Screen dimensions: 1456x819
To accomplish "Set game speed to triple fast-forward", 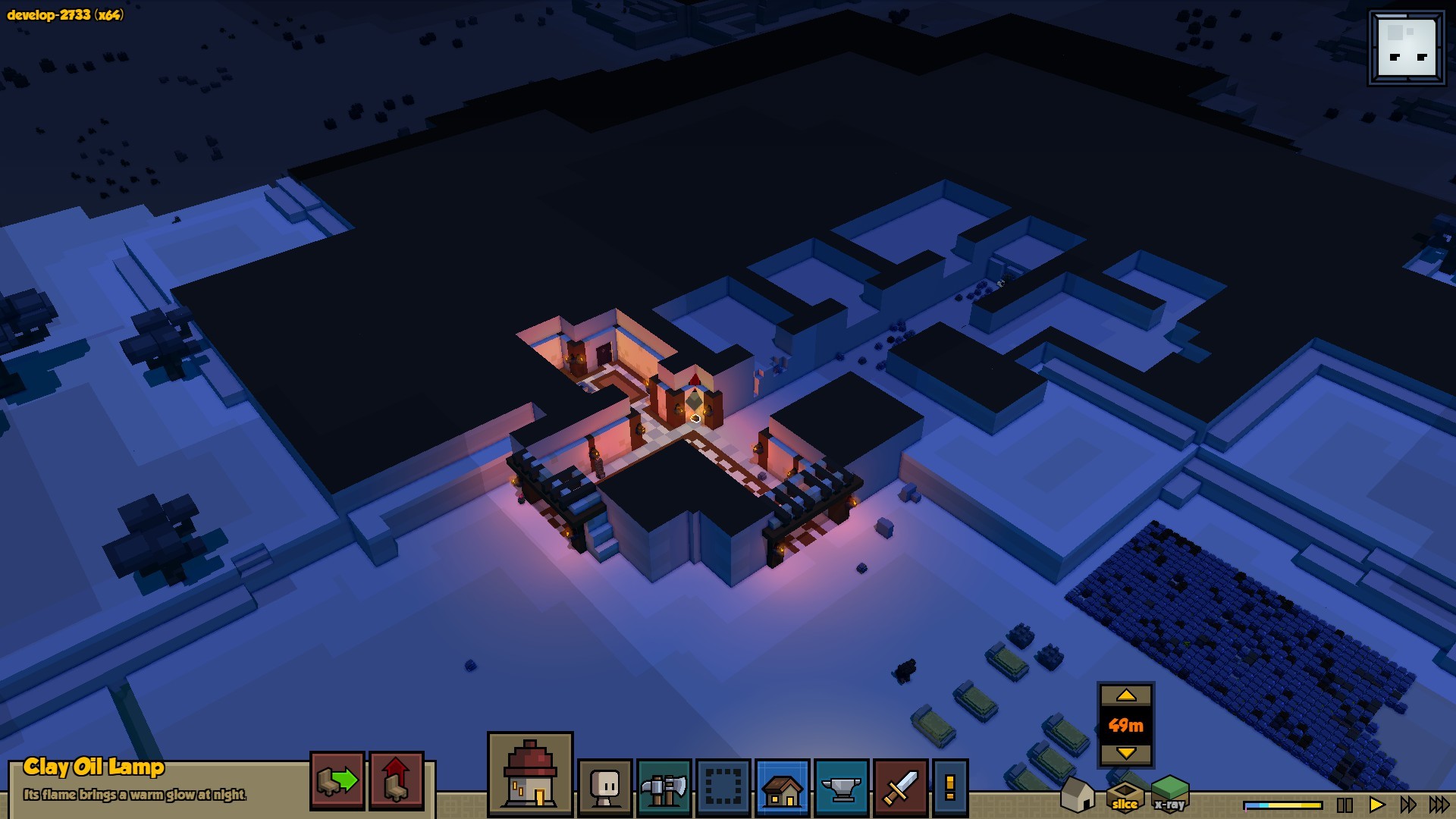I will 1439,805.
